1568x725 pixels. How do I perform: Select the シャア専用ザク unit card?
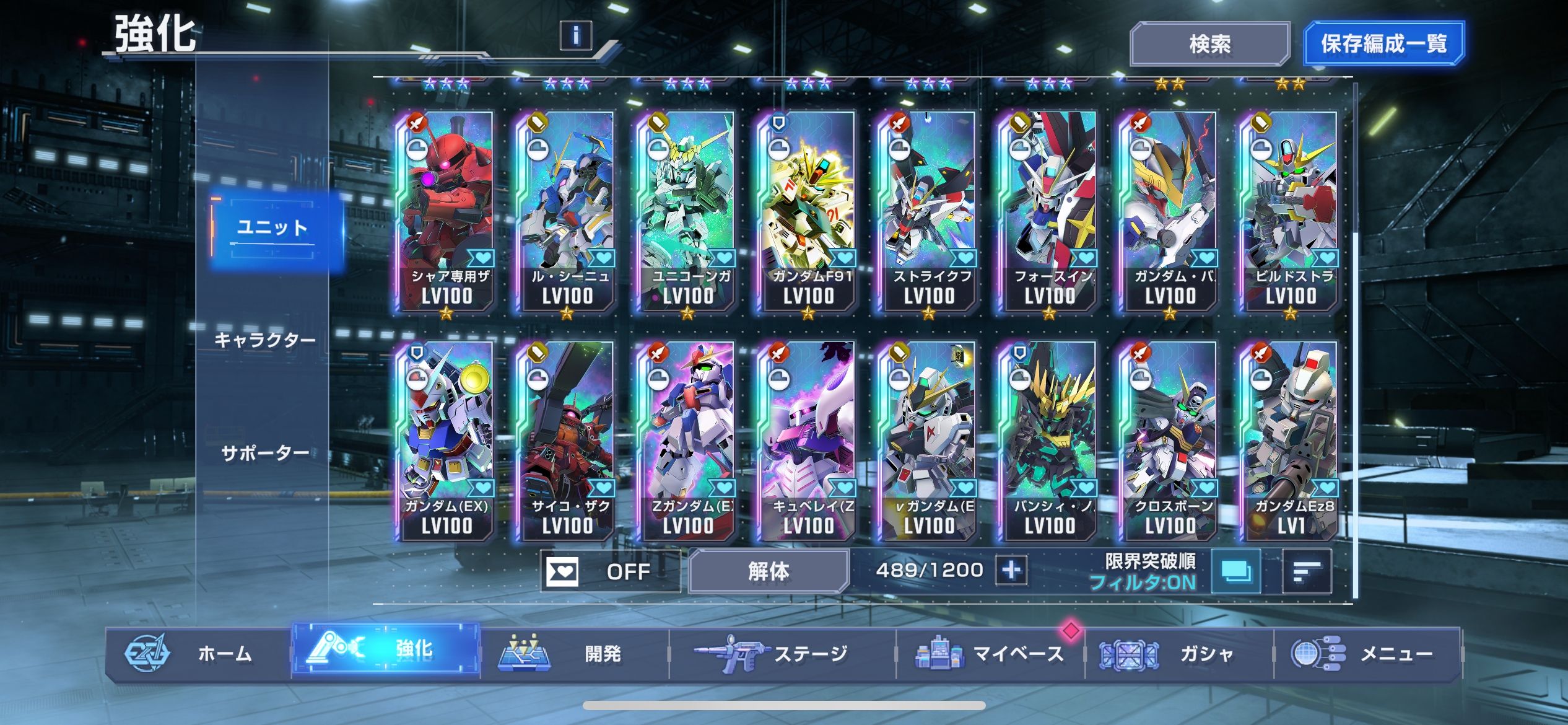(446, 211)
